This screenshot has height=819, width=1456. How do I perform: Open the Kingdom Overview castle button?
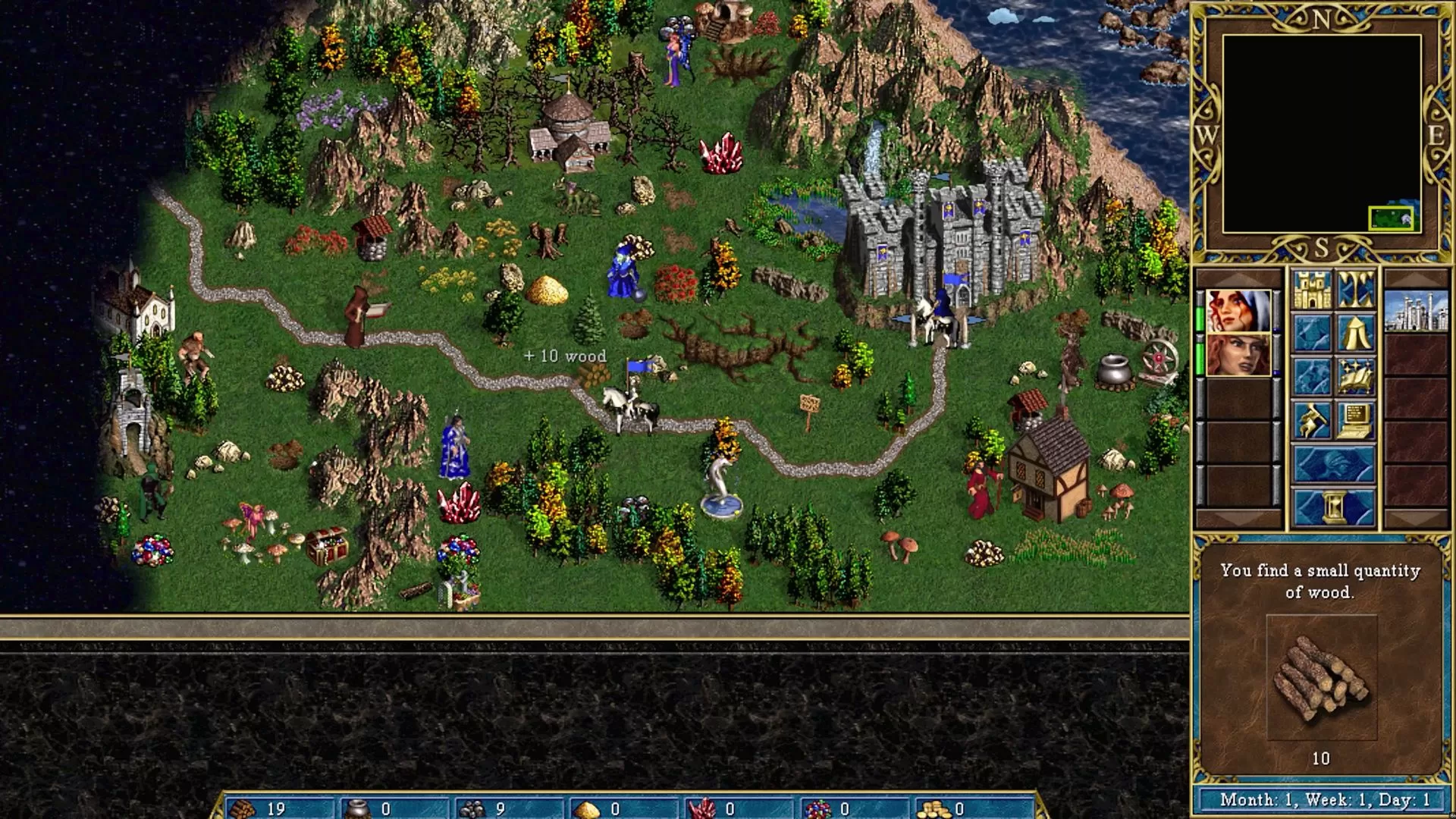click(1312, 289)
